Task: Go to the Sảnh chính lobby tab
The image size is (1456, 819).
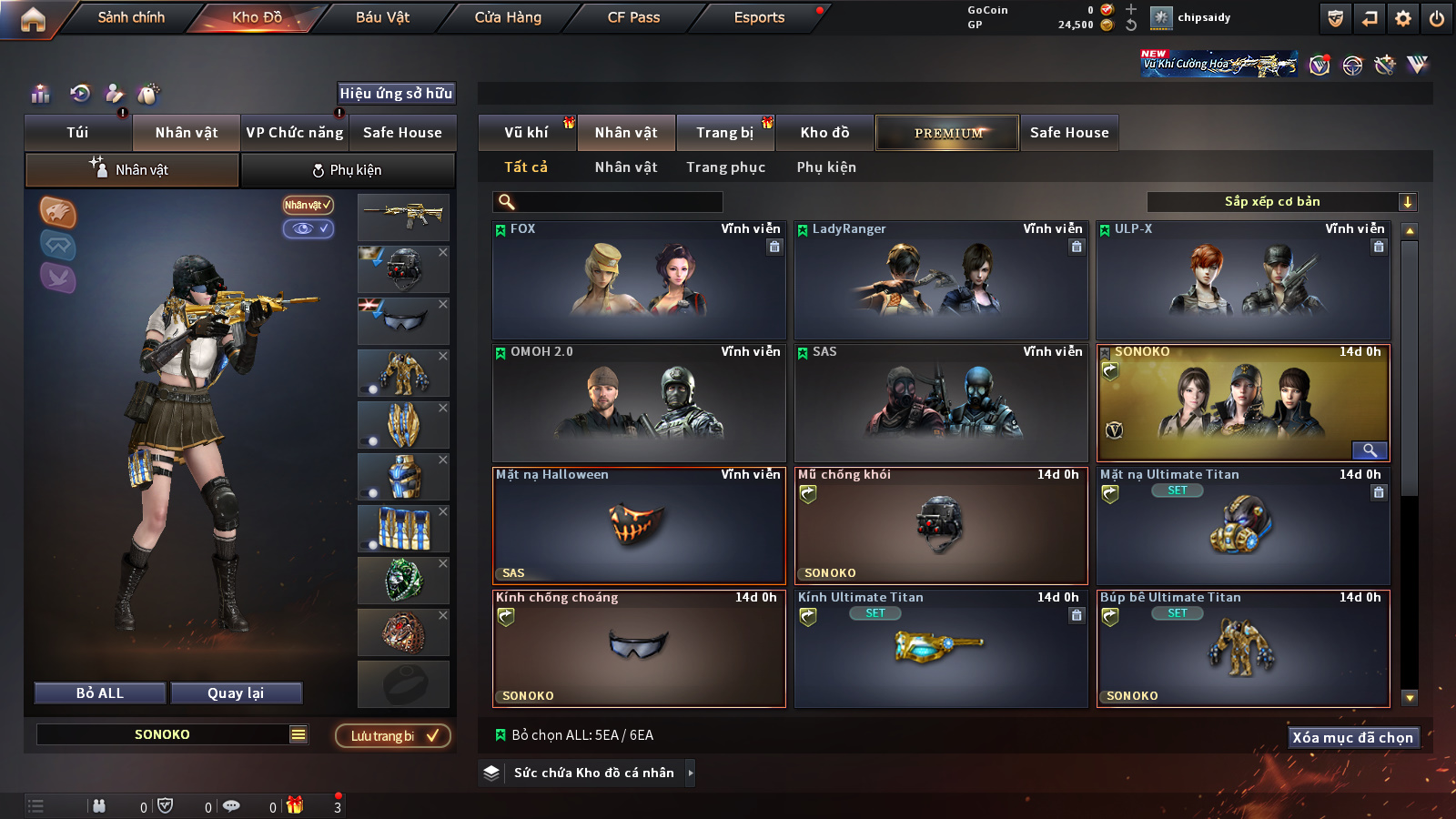Action: pos(131,17)
